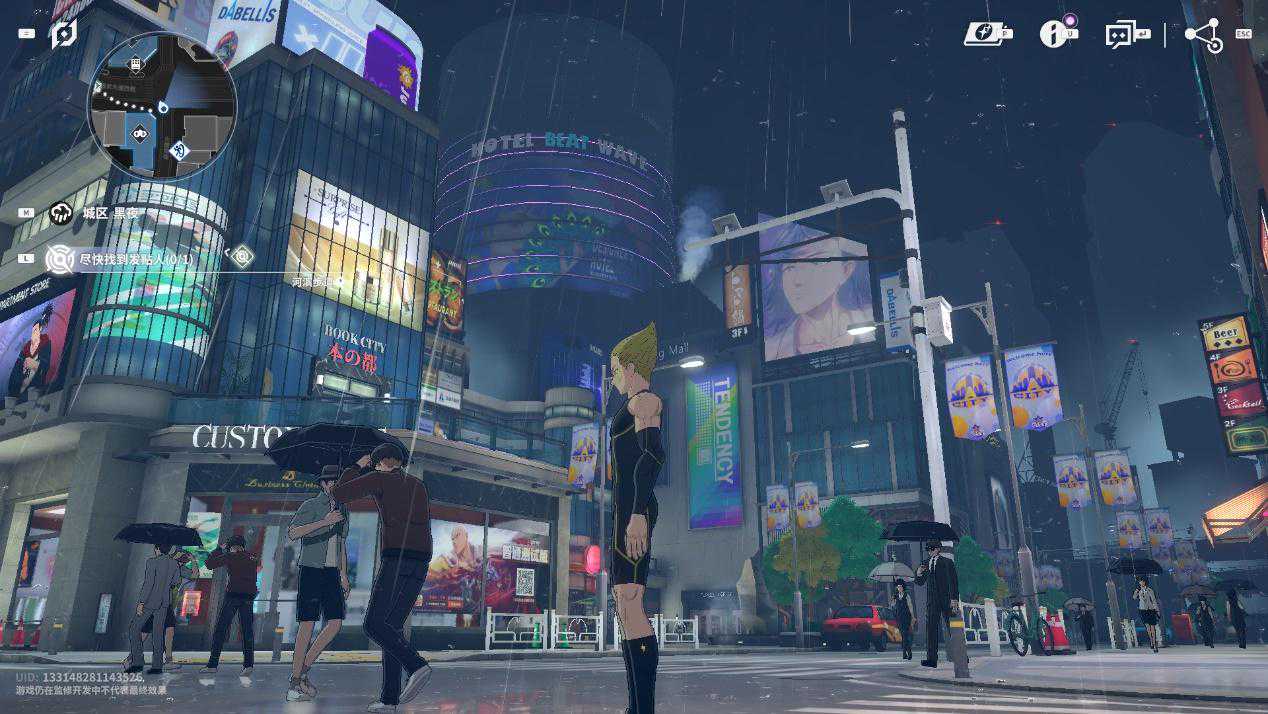This screenshot has height=714, width=1268.
Task: Open the rain cloud weather icon
Action: (x=62, y=212)
